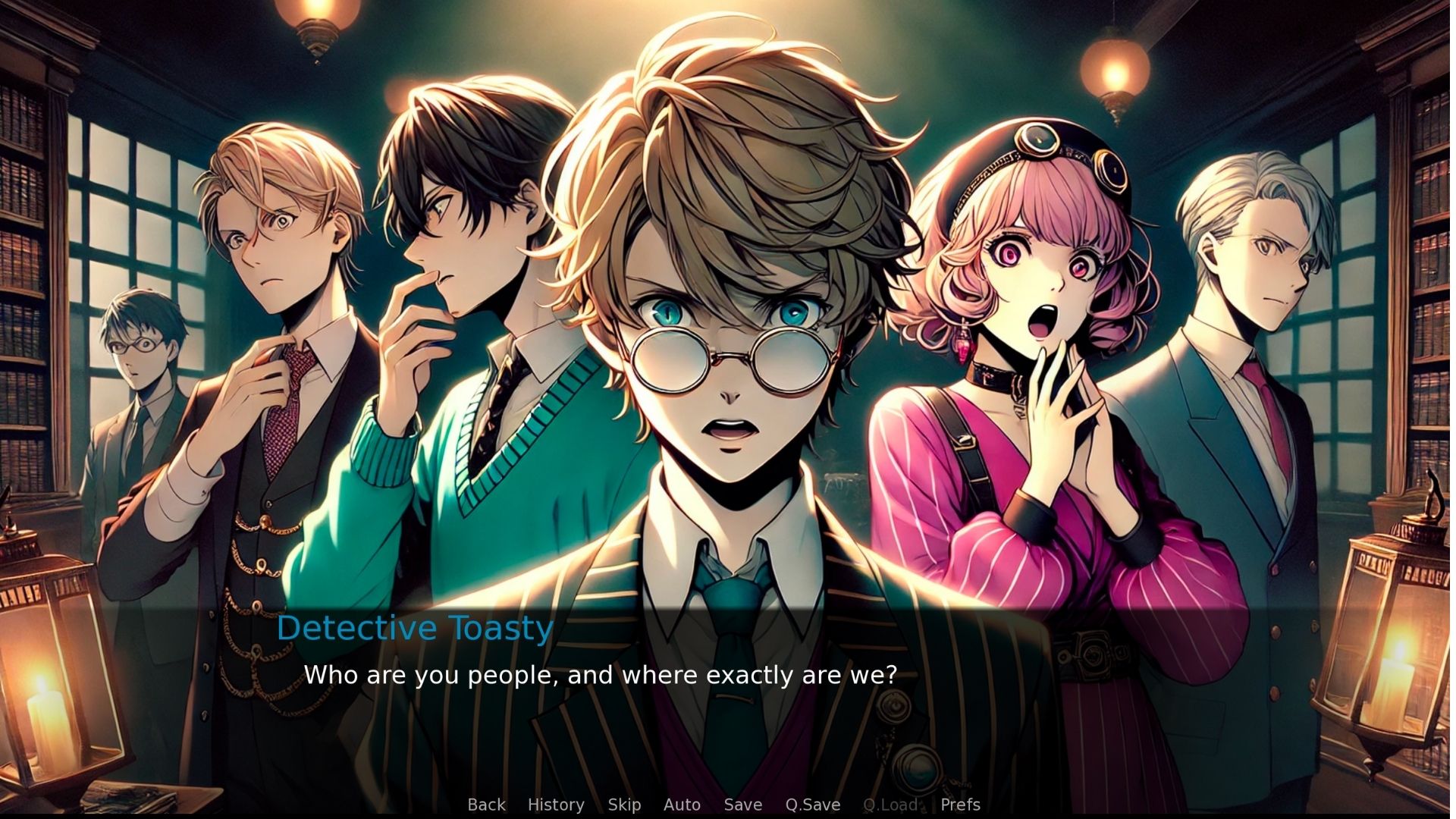The image size is (1456, 819).
Task: Activate Skip to fast-forward dialogue
Action: click(624, 805)
